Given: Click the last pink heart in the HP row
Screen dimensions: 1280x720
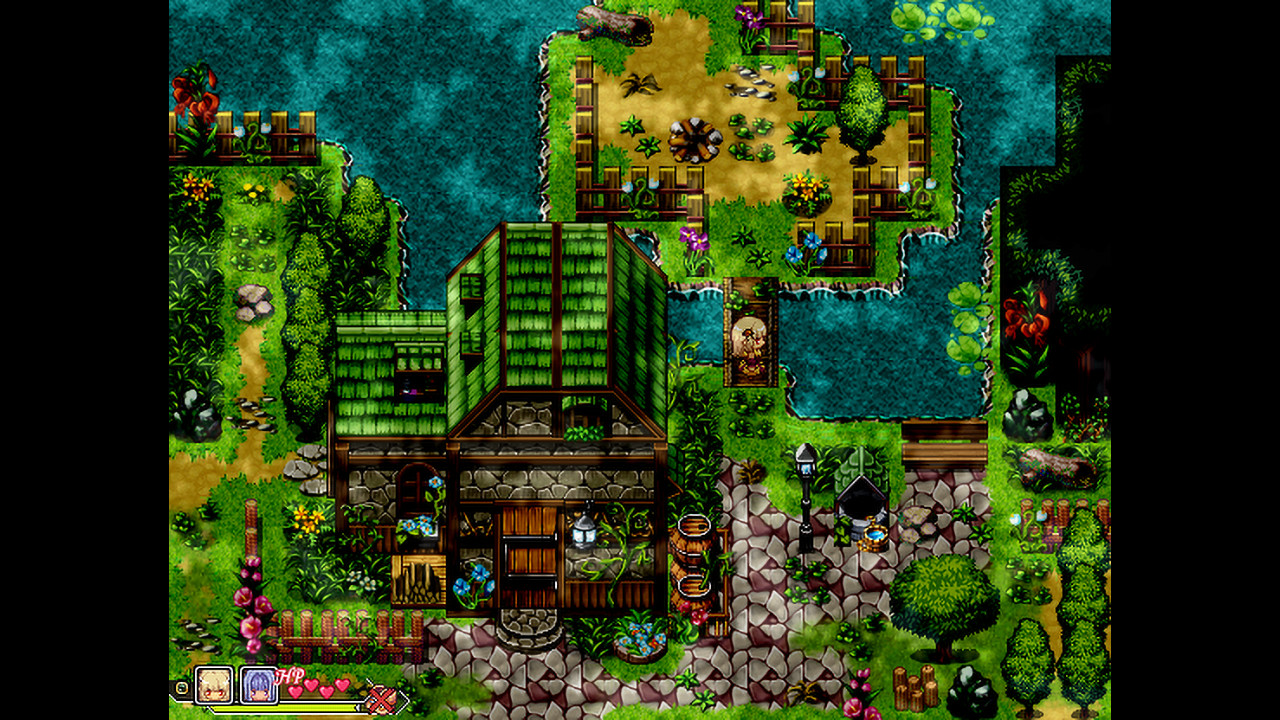Looking at the screenshot, I should point(341,685).
